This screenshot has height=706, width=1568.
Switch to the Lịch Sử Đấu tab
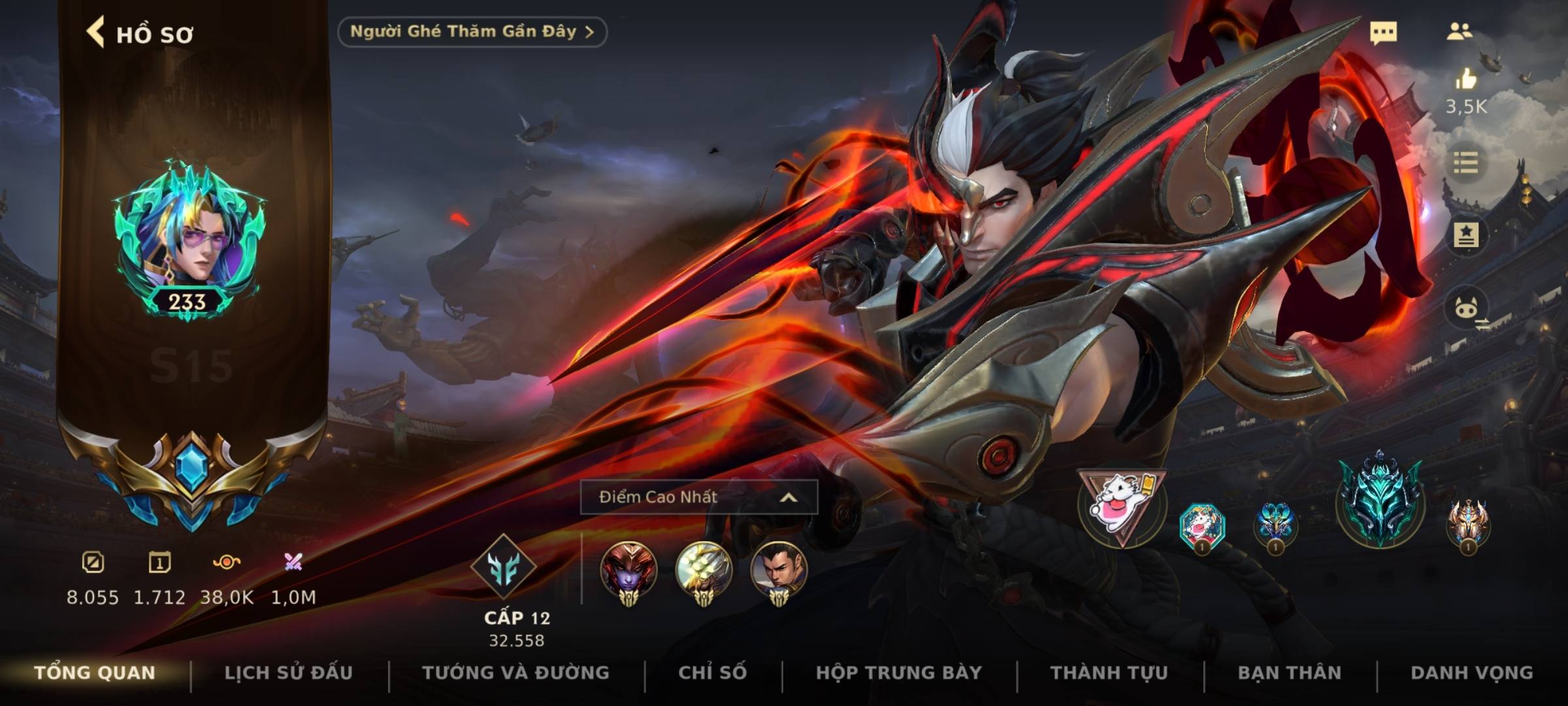click(x=288, y=673)
